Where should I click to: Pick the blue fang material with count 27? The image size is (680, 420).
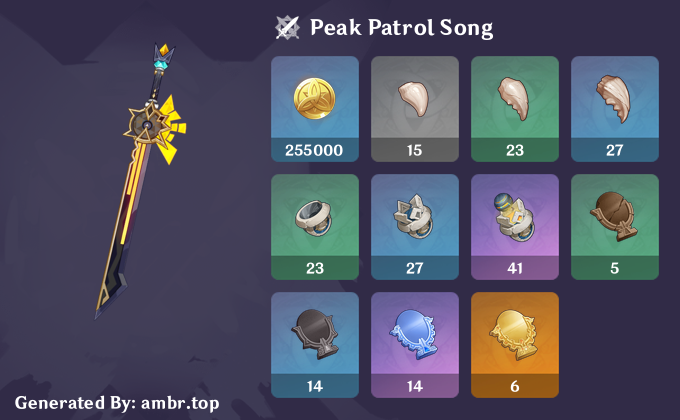(x=615, y=108)
